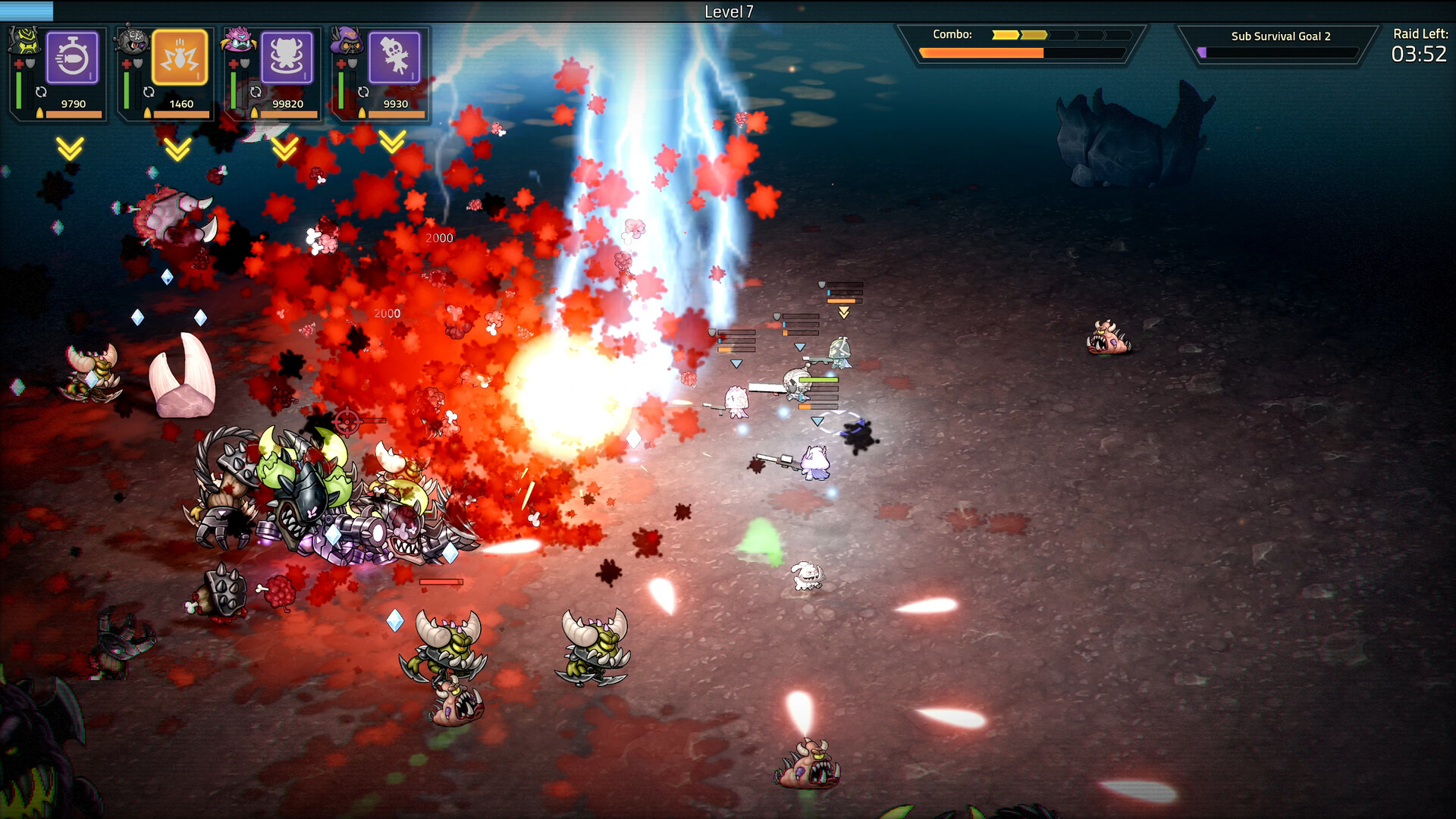Trigger the orange spider skill
The width and height of the screenshot is (1456, 819).
(x=180, y=58)
